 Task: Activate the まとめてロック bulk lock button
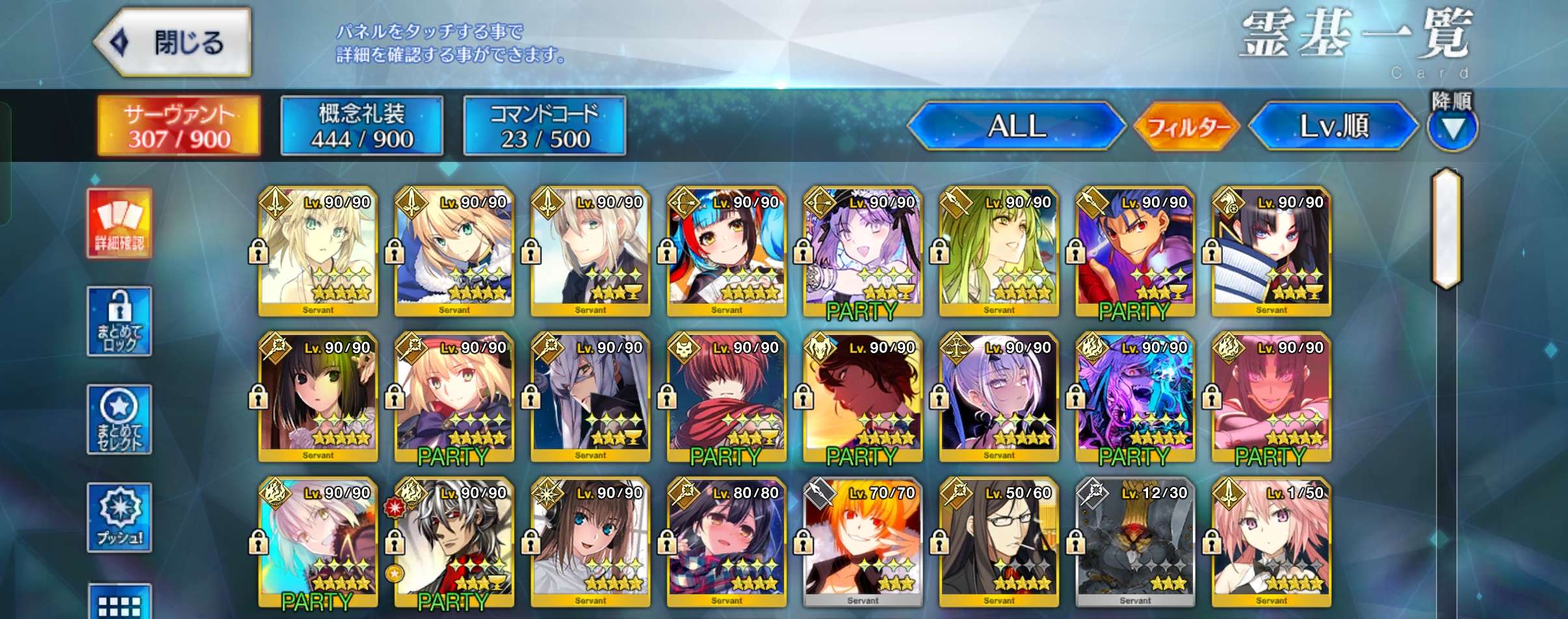pyautogui.click(x=120, y=321)
